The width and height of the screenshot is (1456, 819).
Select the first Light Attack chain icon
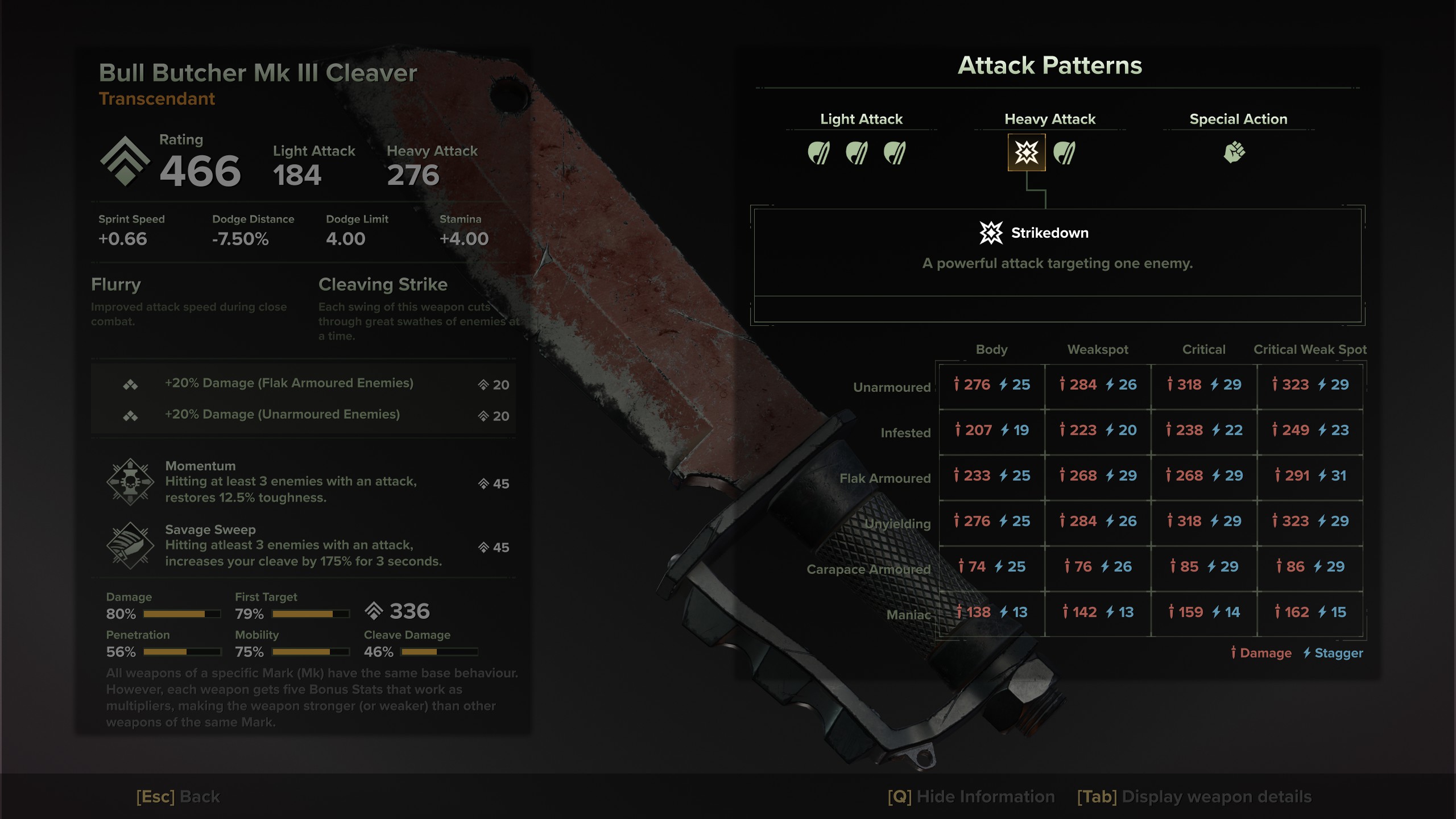pyautogui.click(x=818, y=152)
